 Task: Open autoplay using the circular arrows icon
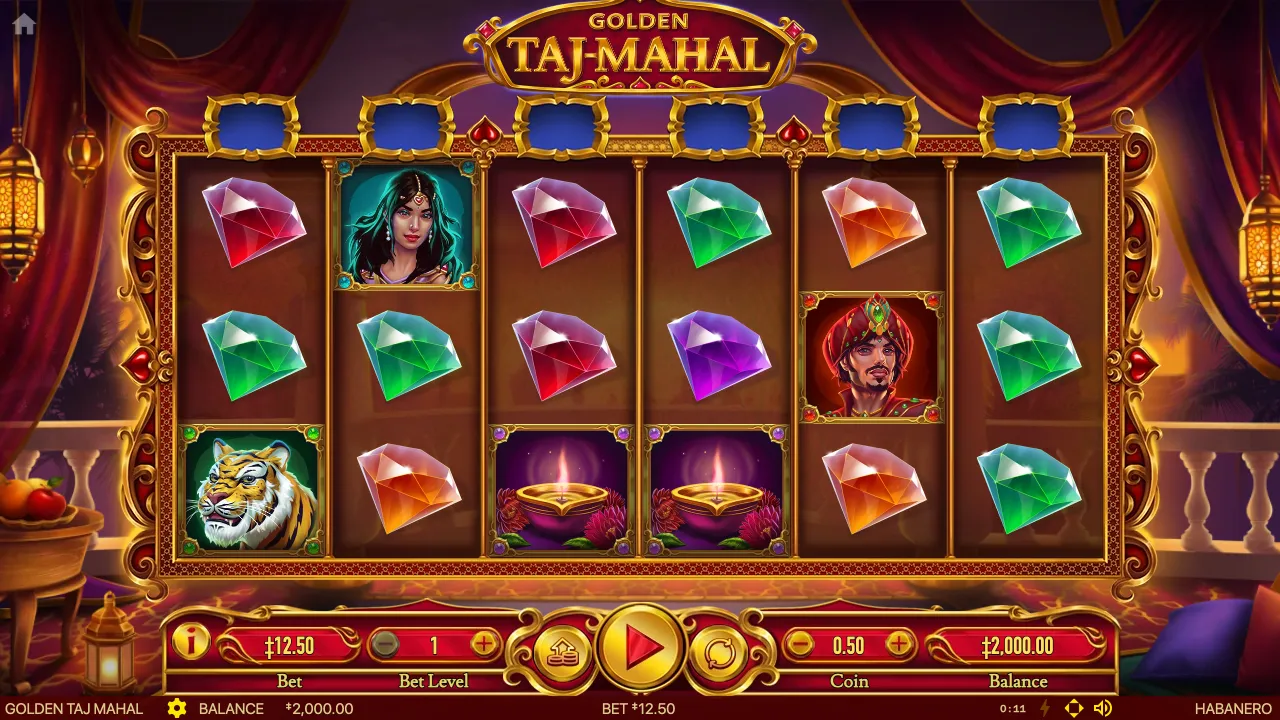722,650
